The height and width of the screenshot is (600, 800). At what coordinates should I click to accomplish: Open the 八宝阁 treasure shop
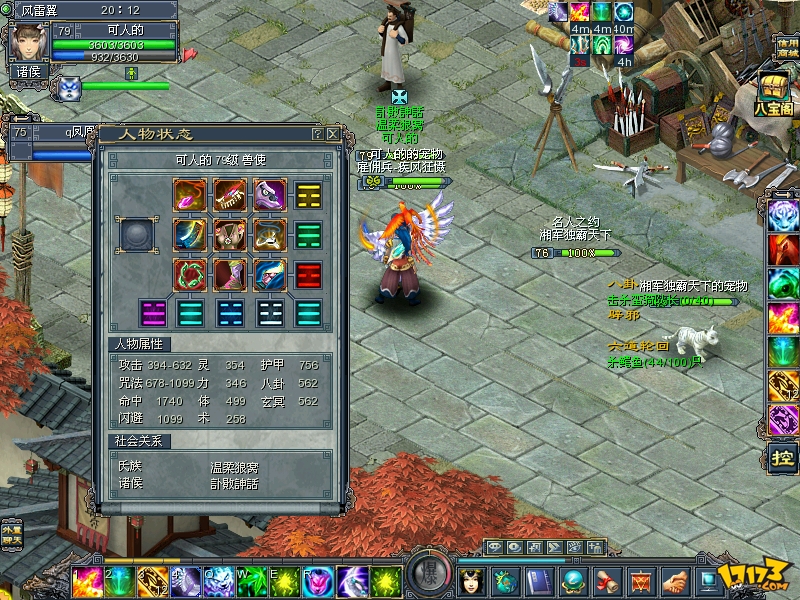[773, 94]
